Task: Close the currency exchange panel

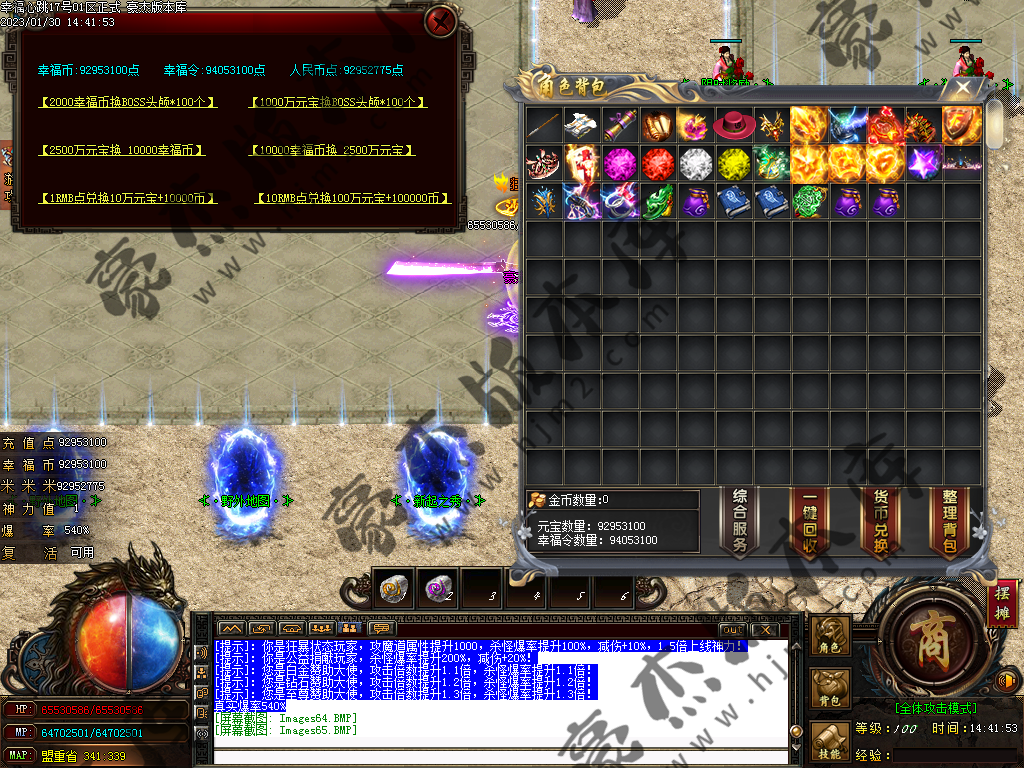Action: pyautogui.click(x=440, y=21)
